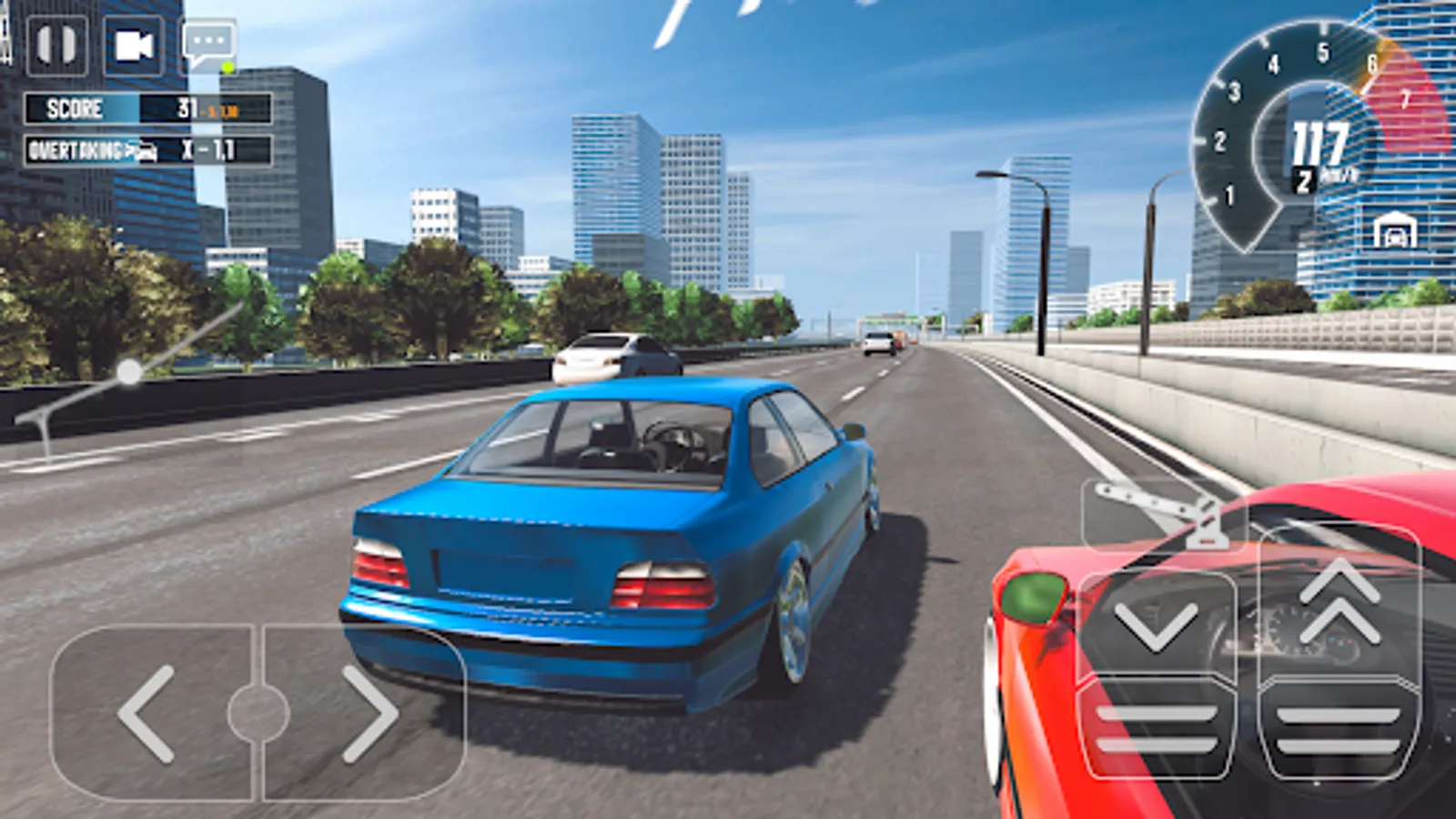Open the chat message bubble

207,40
